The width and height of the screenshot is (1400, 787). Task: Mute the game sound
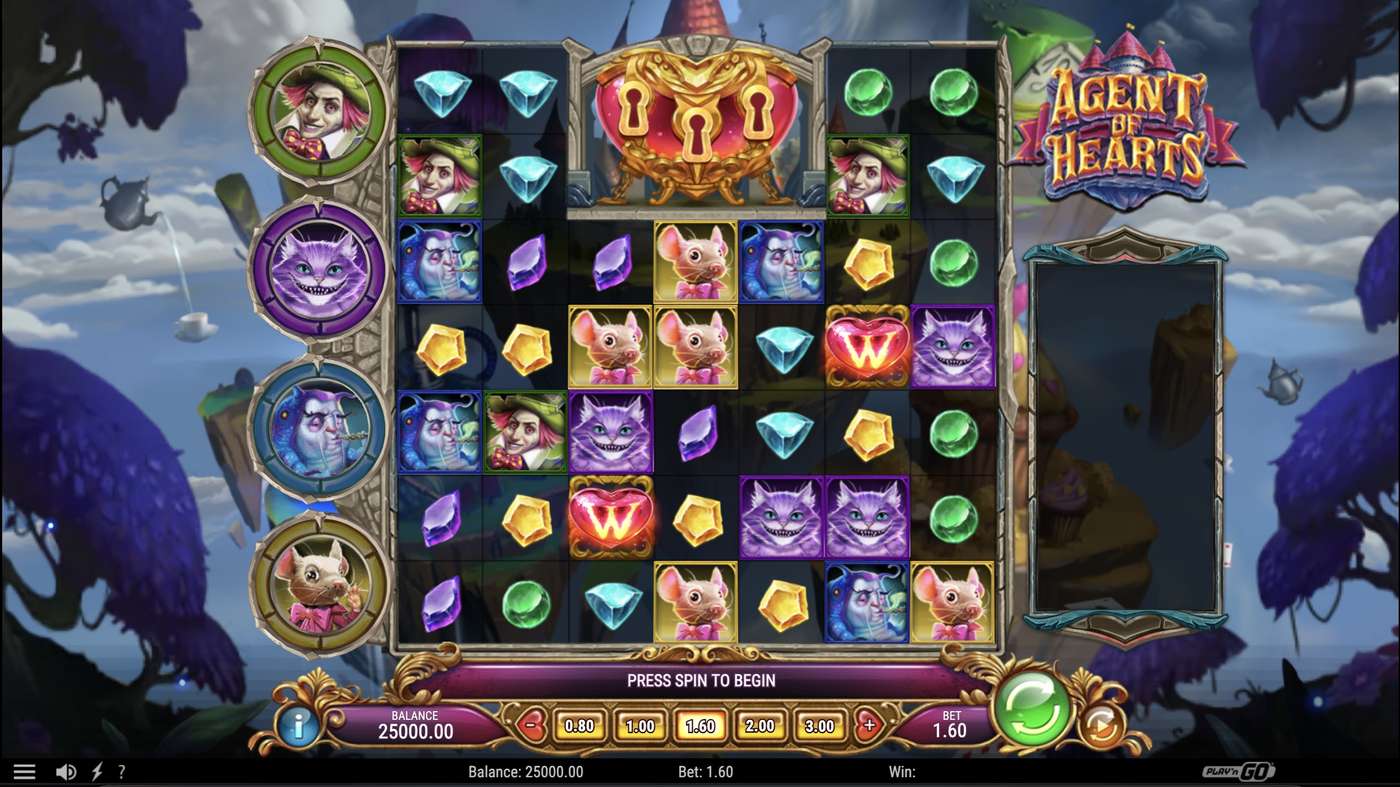(65, 771)
